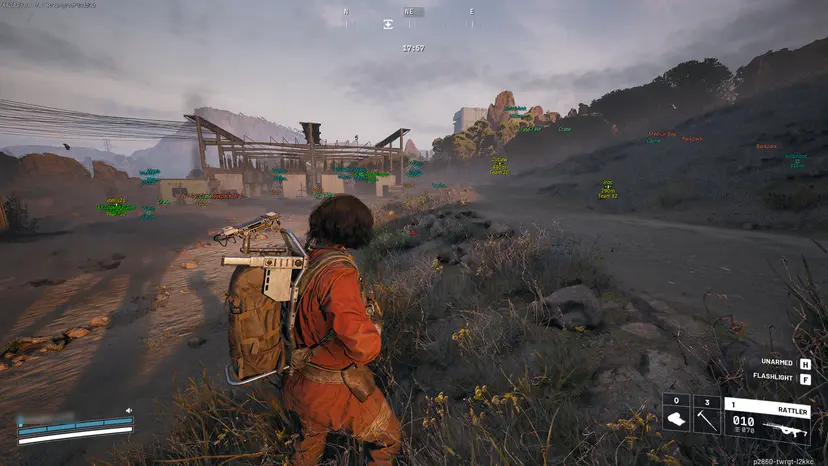Image resolution: width=828 pixels, height=466 pixels.
Task: Select the bandage item slot
Action: (676, 415)
